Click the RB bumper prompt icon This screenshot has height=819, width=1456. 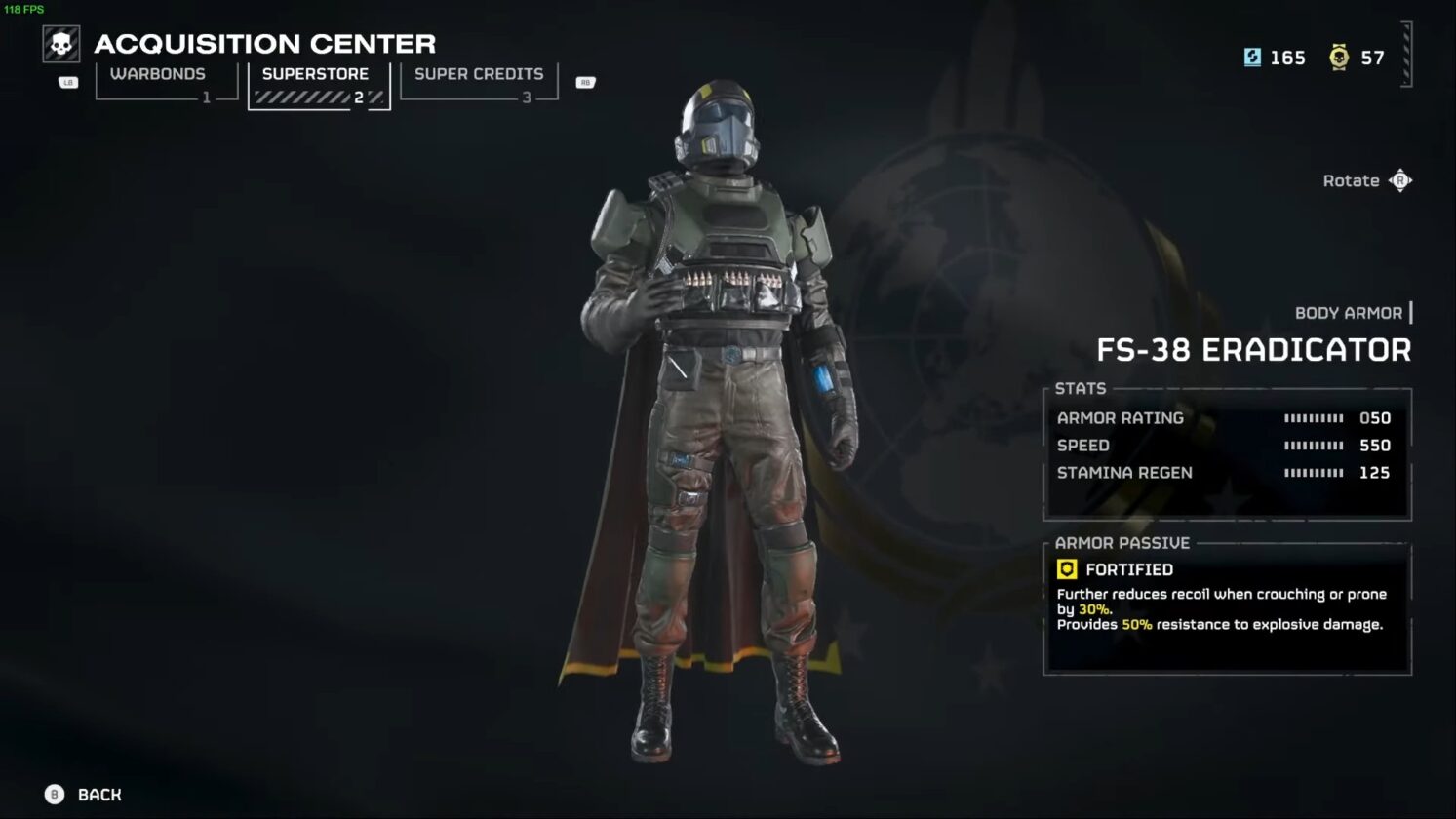point(584,83)
